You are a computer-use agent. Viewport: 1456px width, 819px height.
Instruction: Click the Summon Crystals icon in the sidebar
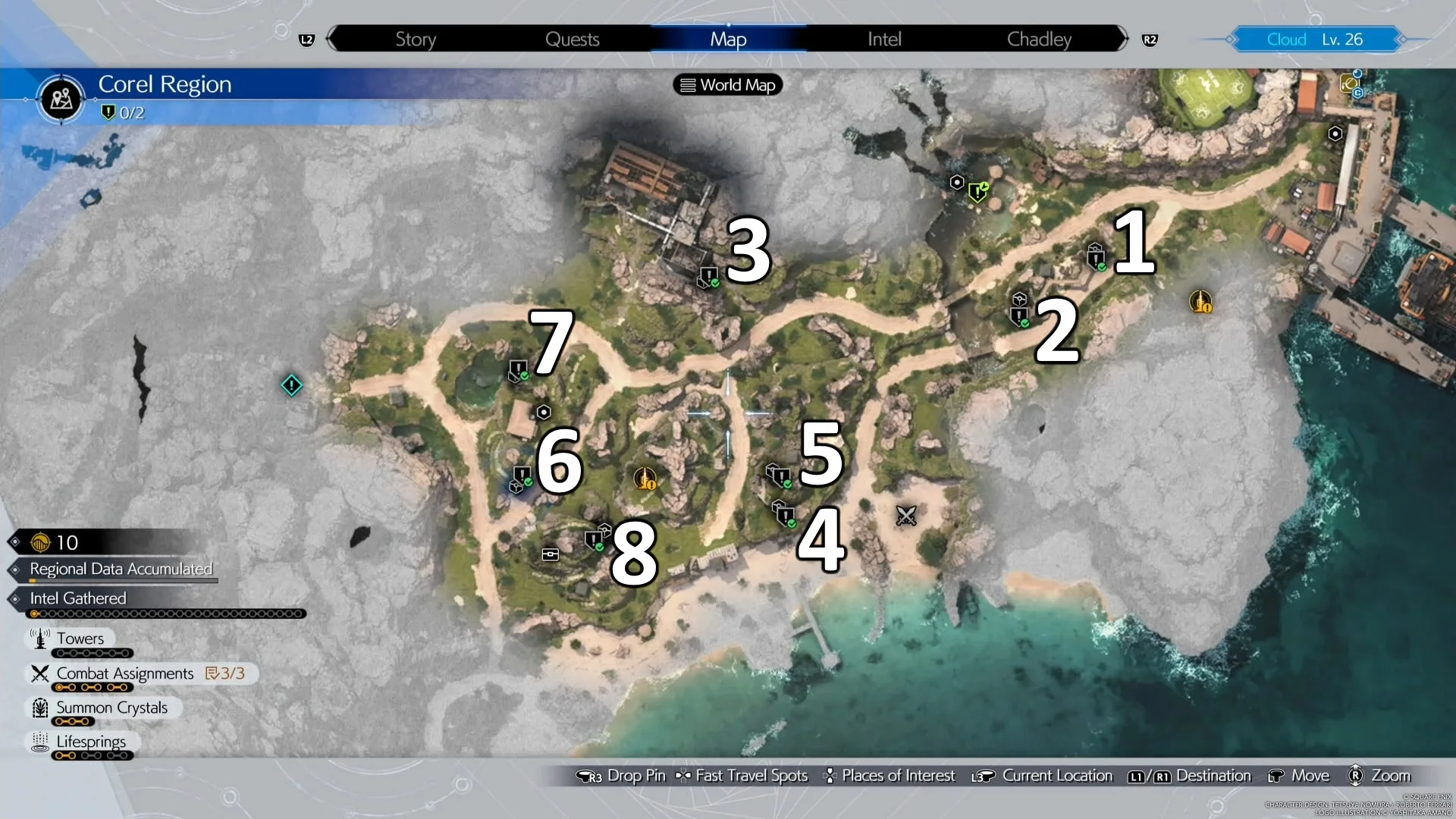pyautogui.click(x=40, y=708)
